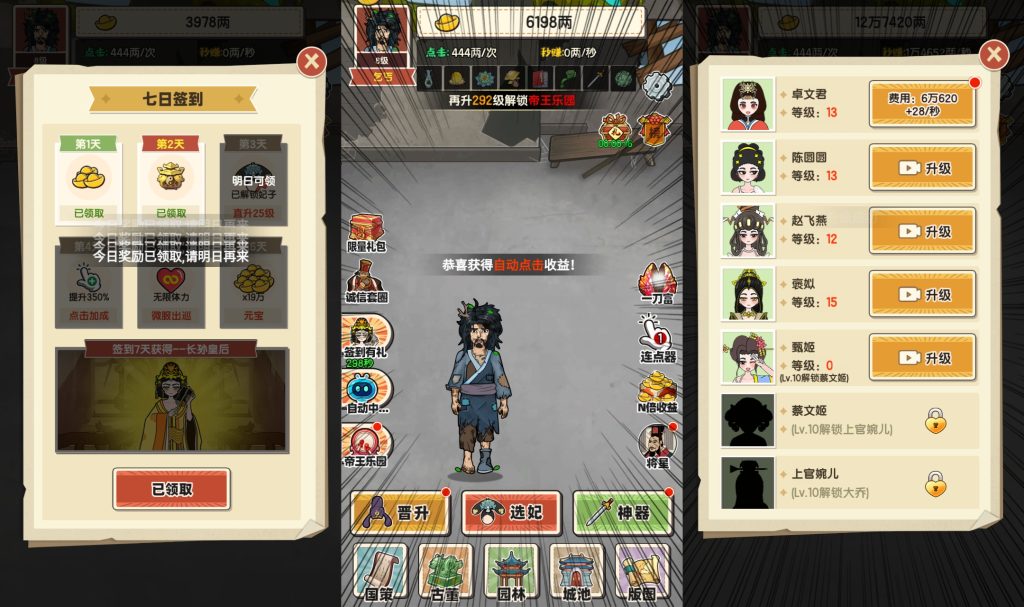This screenshot has height=607, width=1024.
Task: Close the 七日签到 sign-in panel
Action: [312, 63]
